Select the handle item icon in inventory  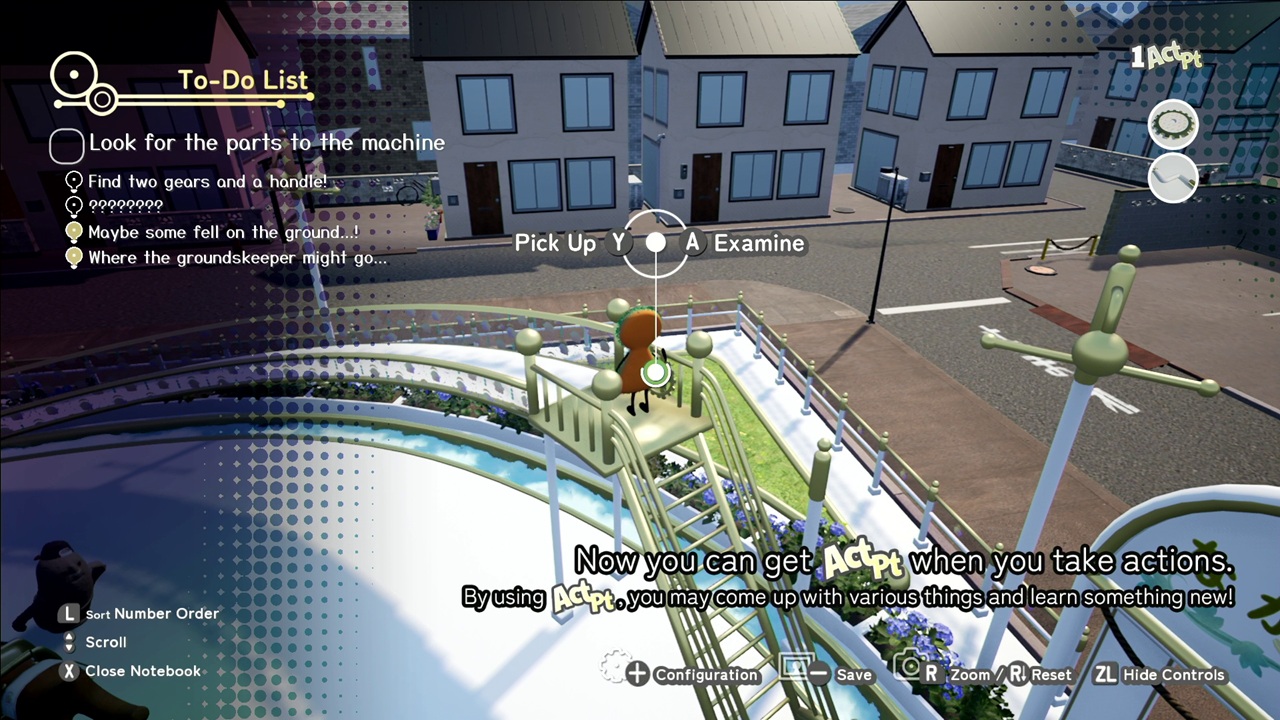pos(1173,178)
